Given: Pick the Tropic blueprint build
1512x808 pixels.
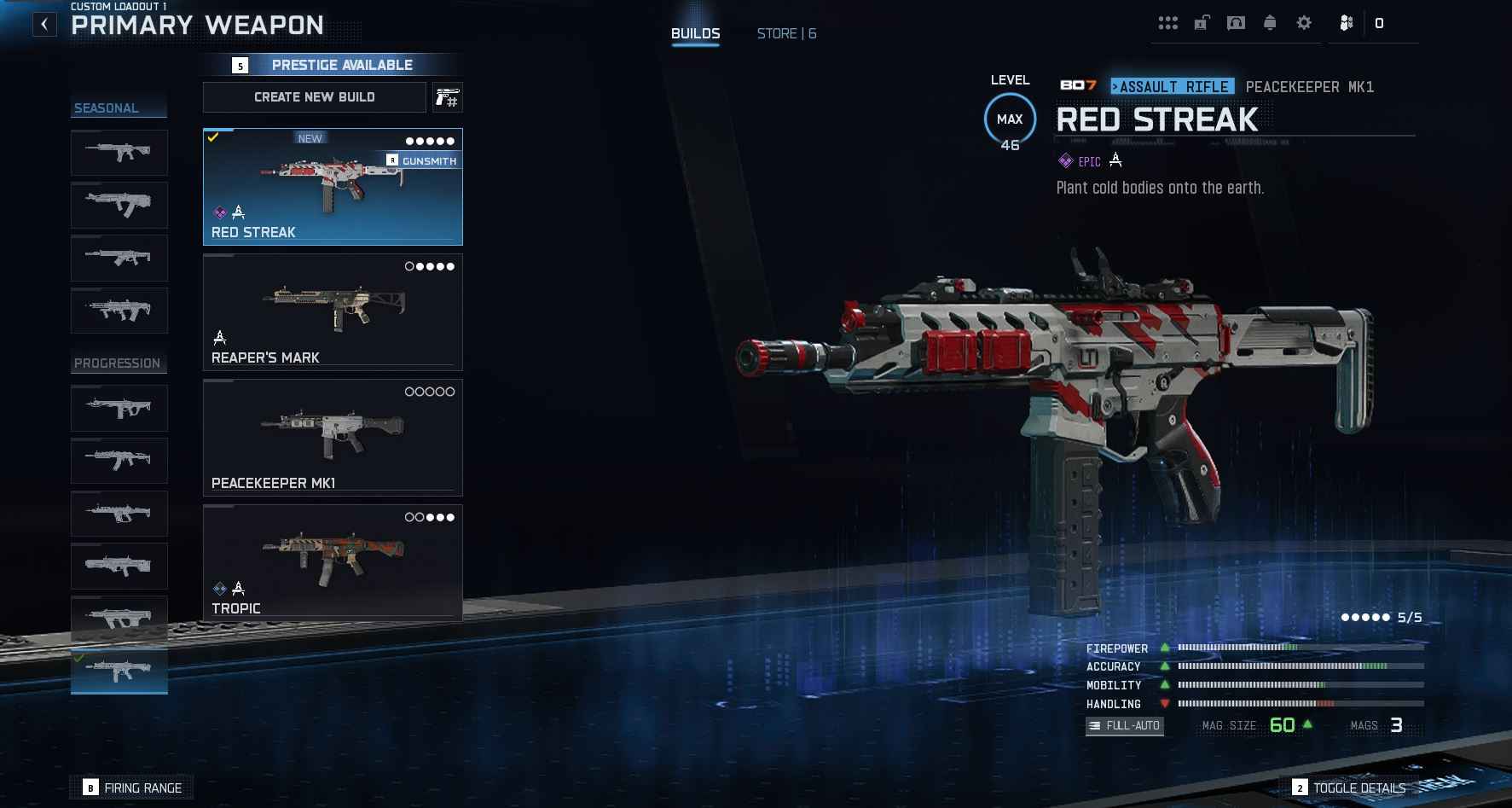Looking at the screenshot, I should point(333,563).
